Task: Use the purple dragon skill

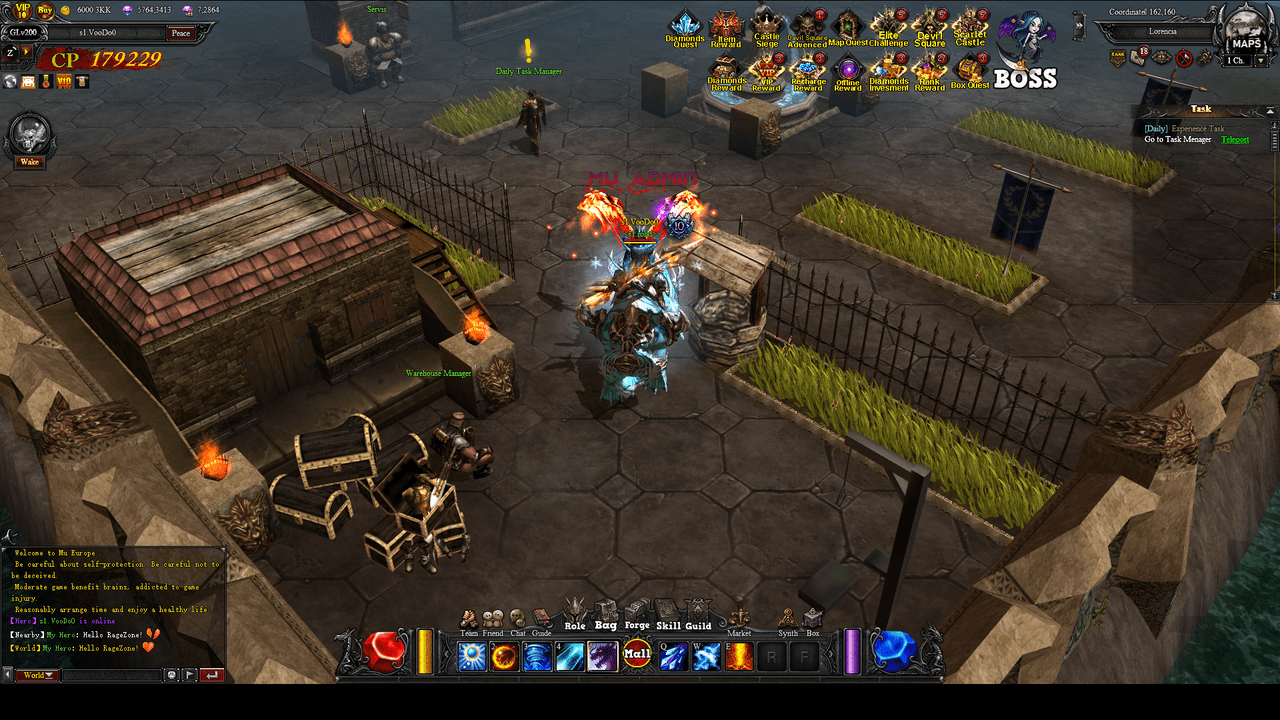Action: coord(603,657)
